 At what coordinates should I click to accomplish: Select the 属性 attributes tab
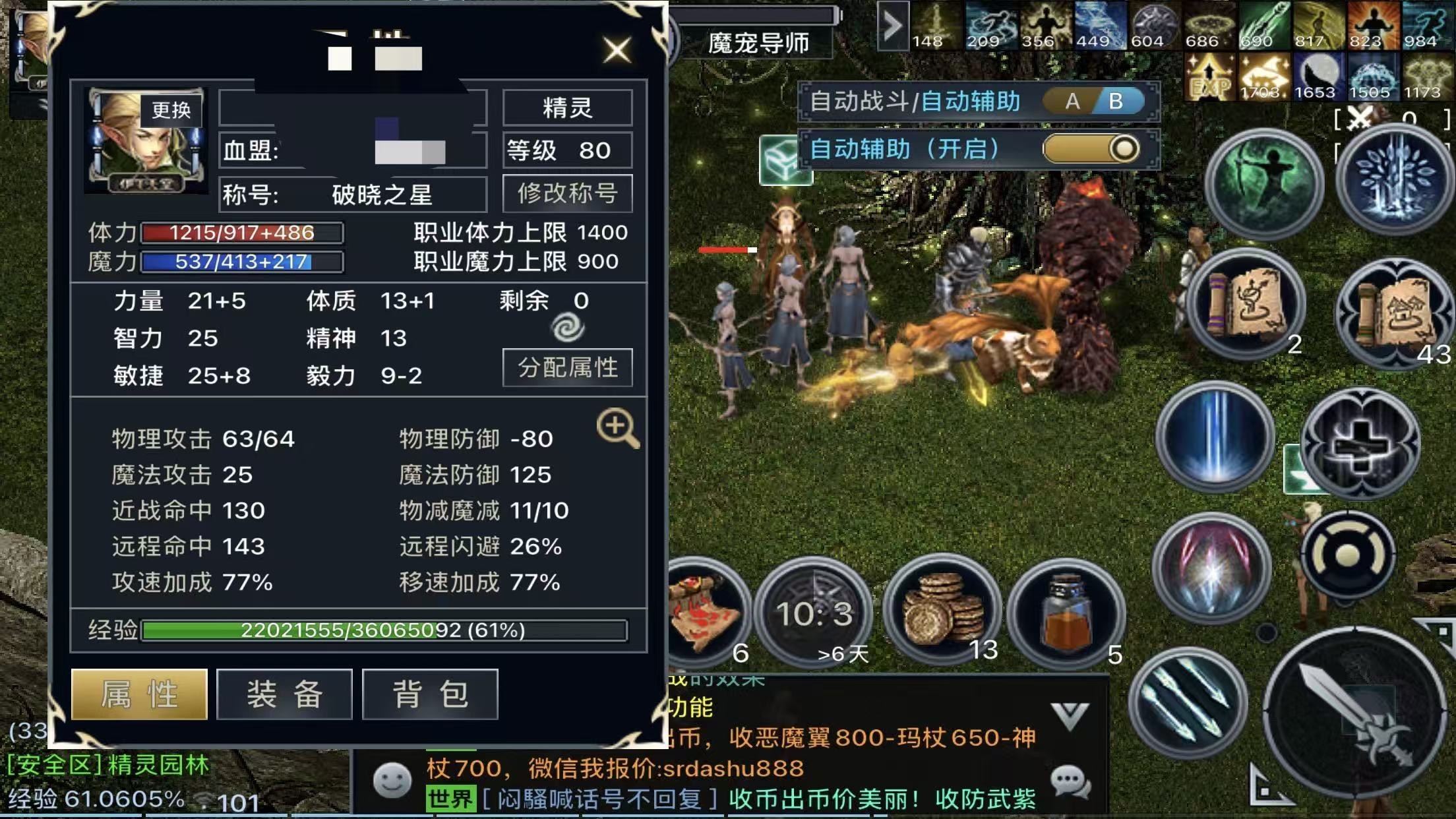[139, 694]
